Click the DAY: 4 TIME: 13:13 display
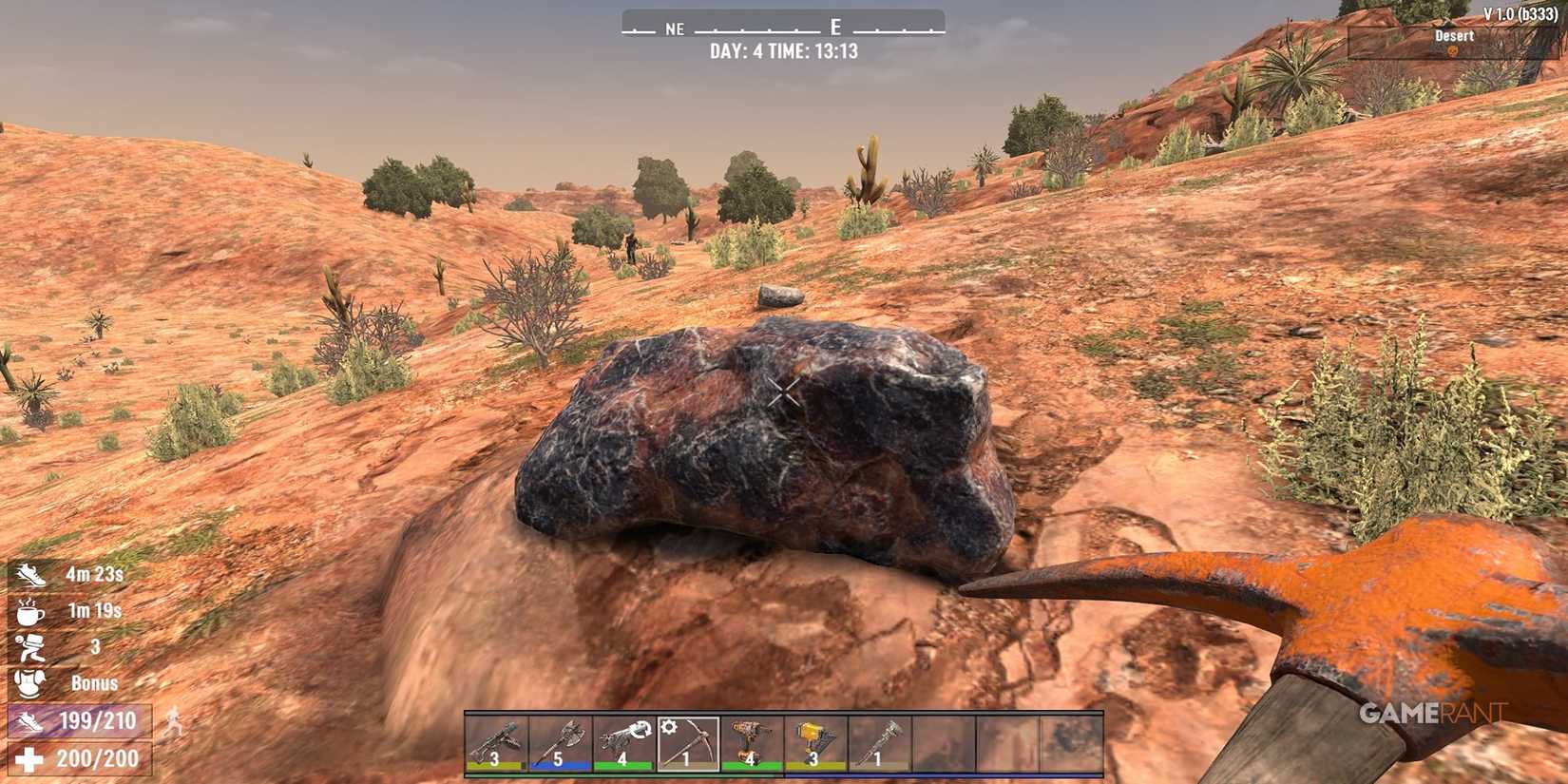 [783, 52]
